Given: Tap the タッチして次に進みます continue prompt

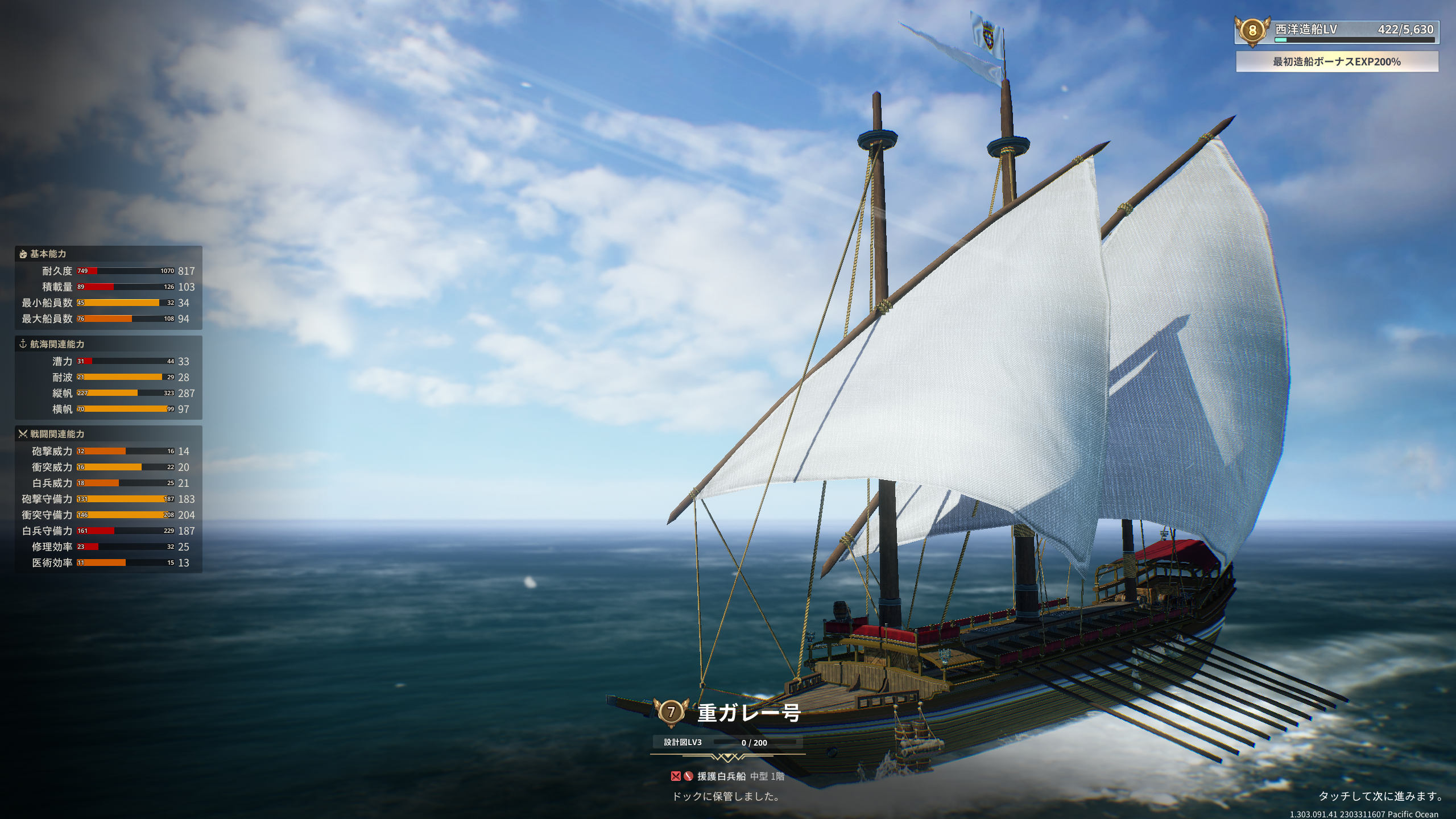Looking at the screenshot, I should [x=1381, y=796].
